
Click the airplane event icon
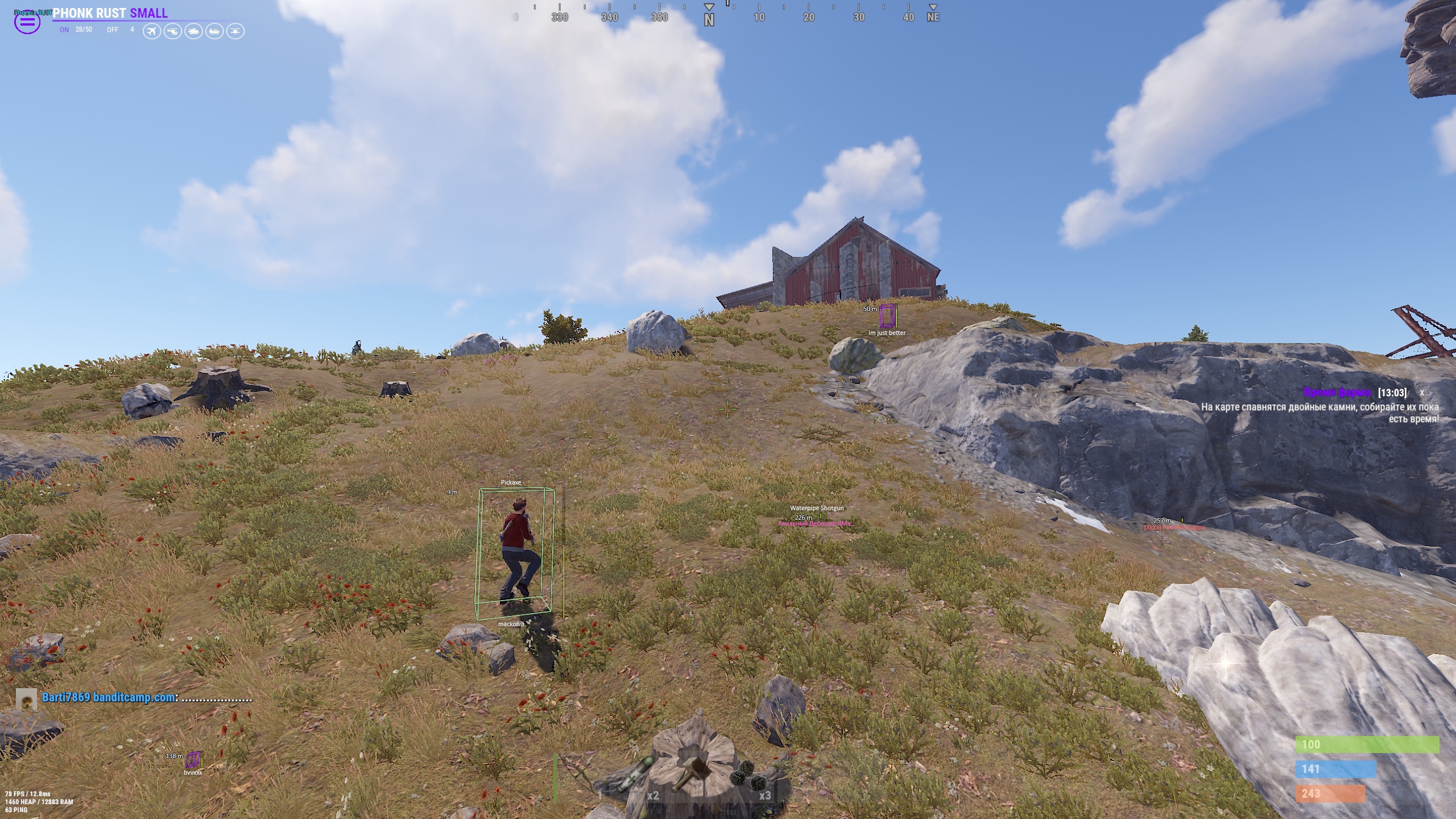(x=151, y=31)
